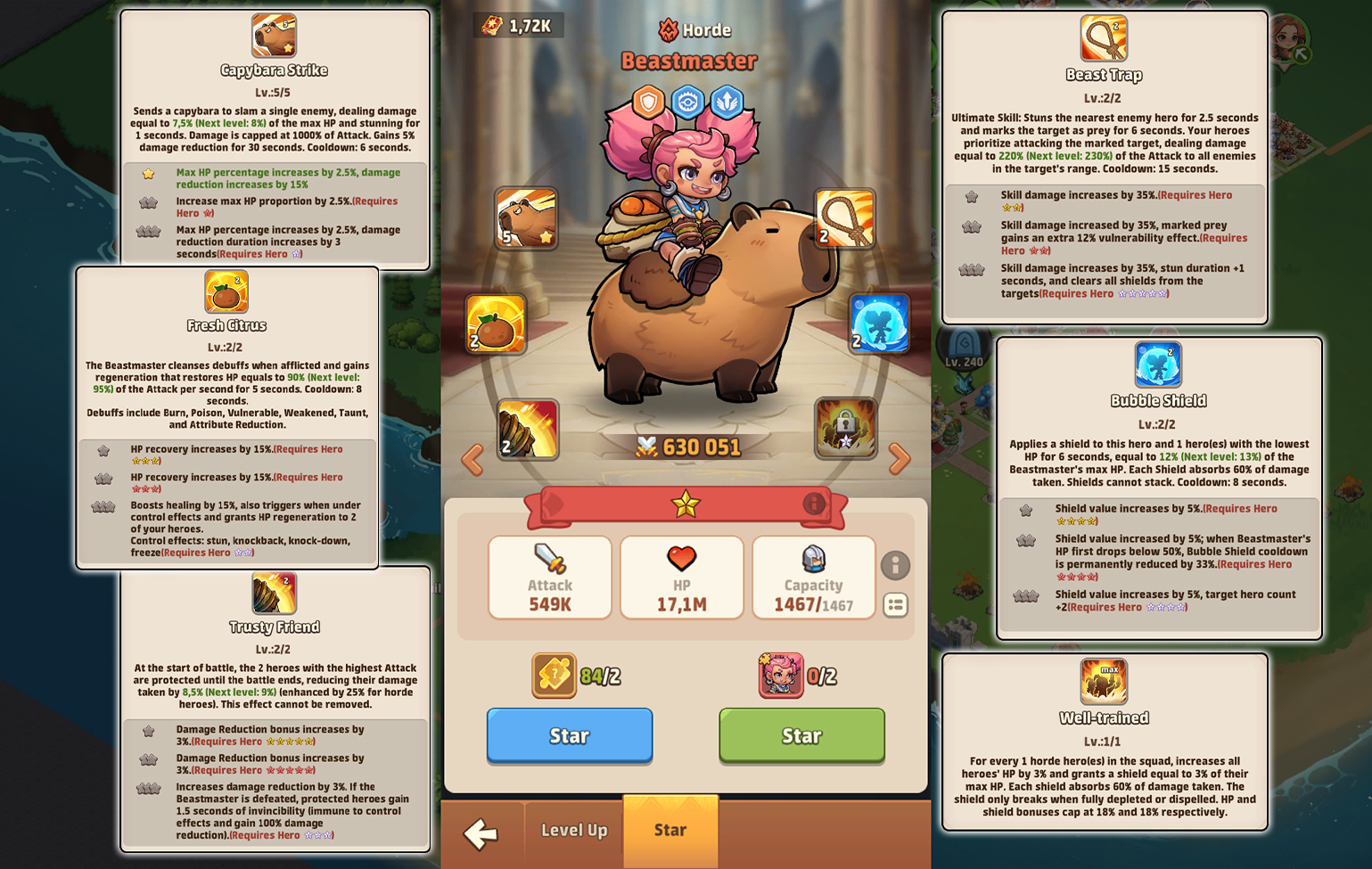Screen dimensions: 1372x869
Task: Click the locked skill slot icon
Action: 844,429
